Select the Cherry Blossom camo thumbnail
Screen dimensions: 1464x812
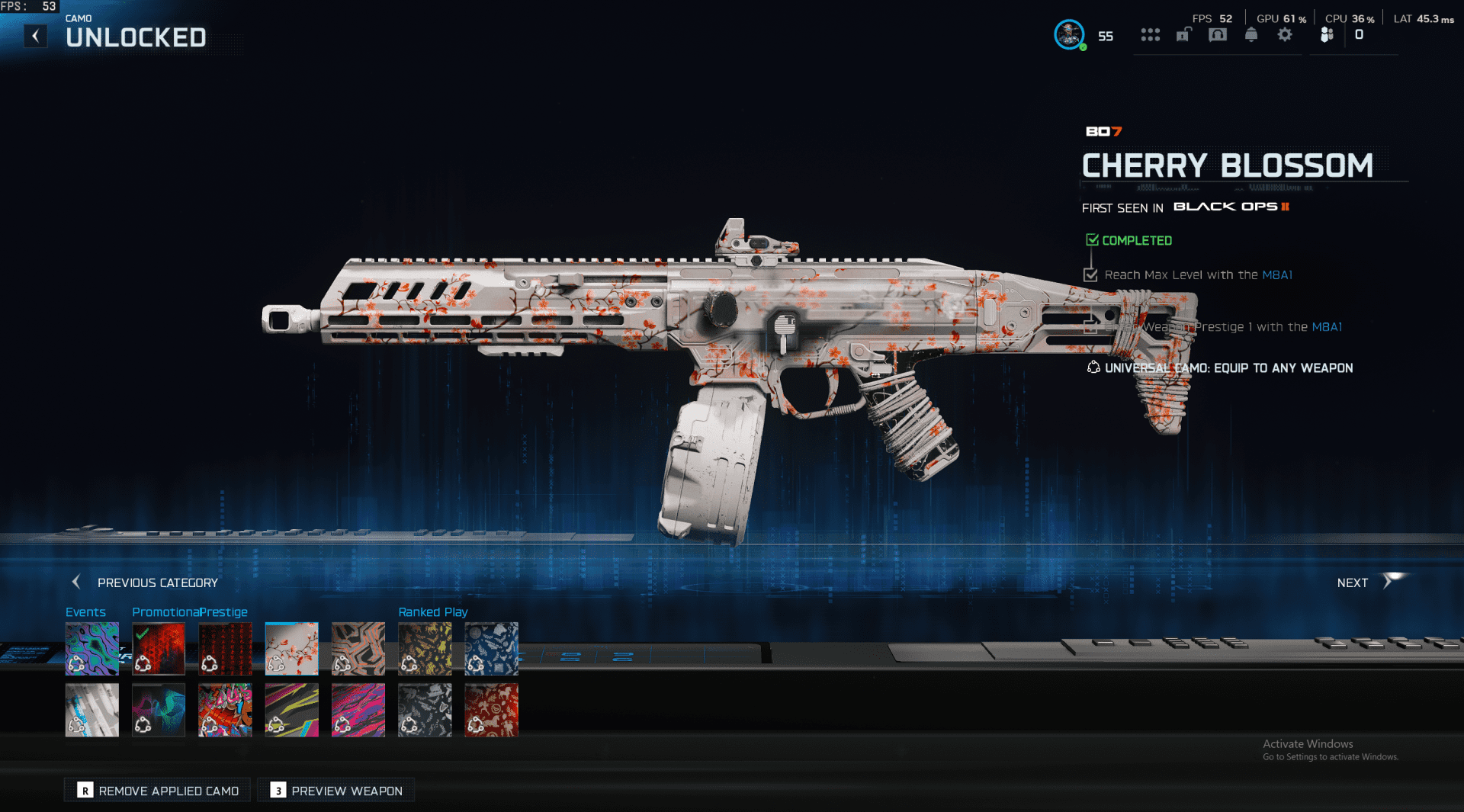click(x=291, y=649)
